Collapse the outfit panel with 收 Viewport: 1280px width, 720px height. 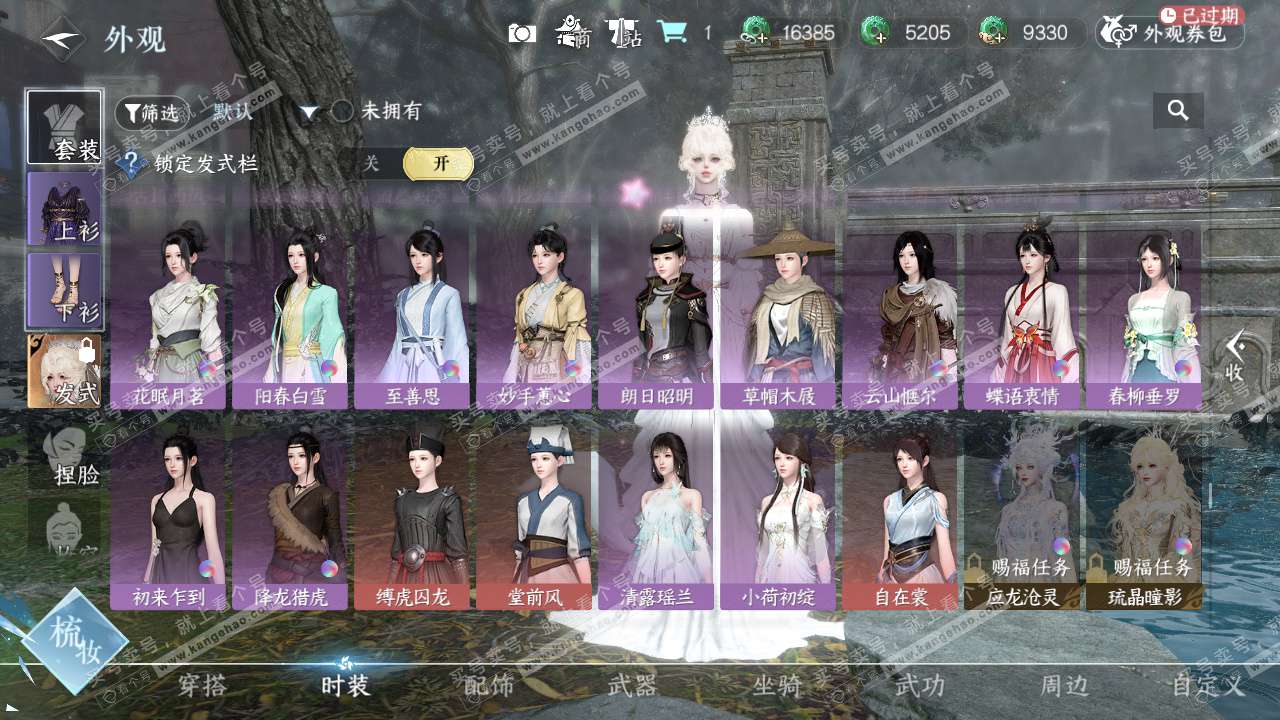(x=1235, y=356)
